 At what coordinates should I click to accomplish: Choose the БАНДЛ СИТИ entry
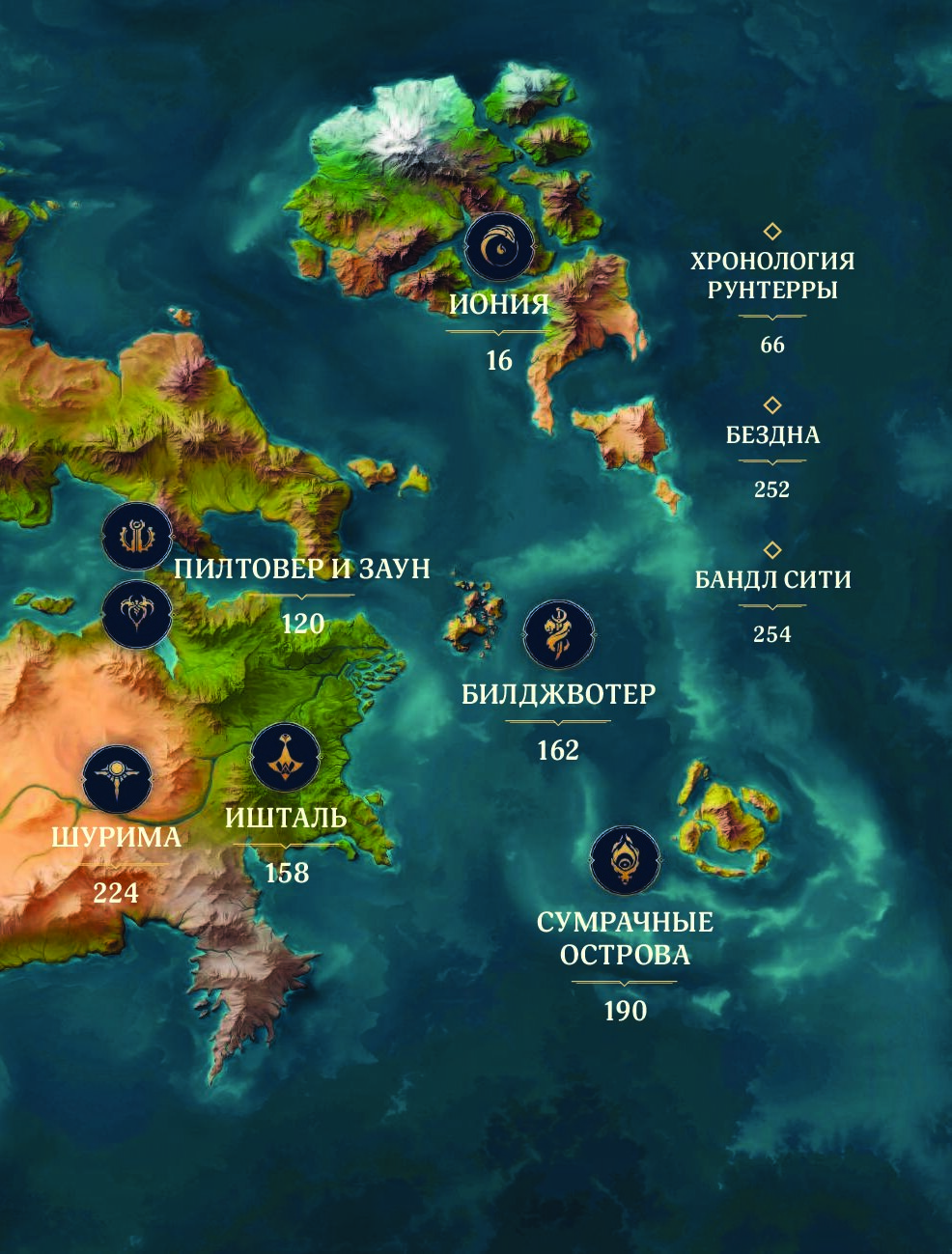click(772, 580)
